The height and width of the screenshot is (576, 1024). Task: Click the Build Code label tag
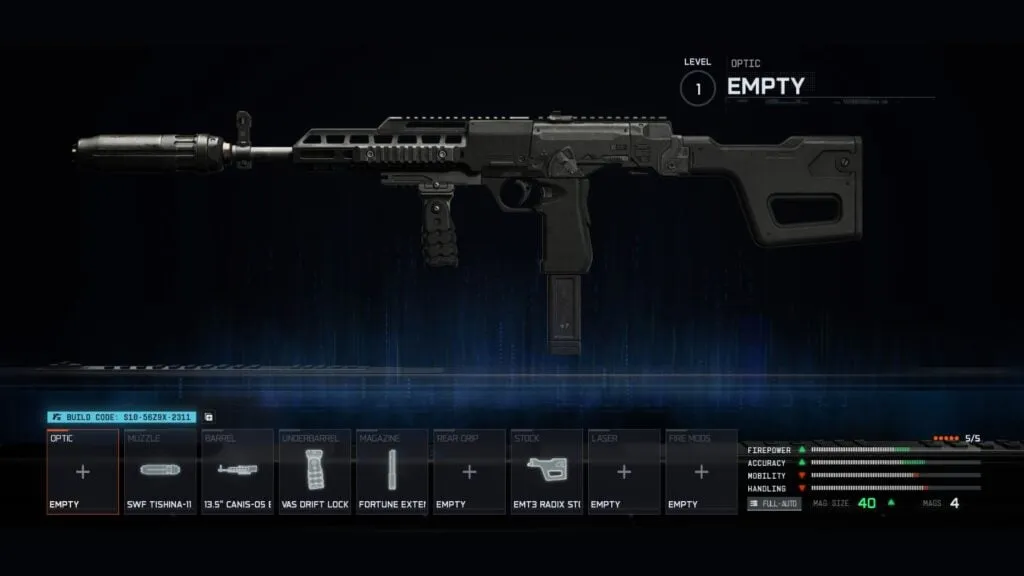point(122,417)
